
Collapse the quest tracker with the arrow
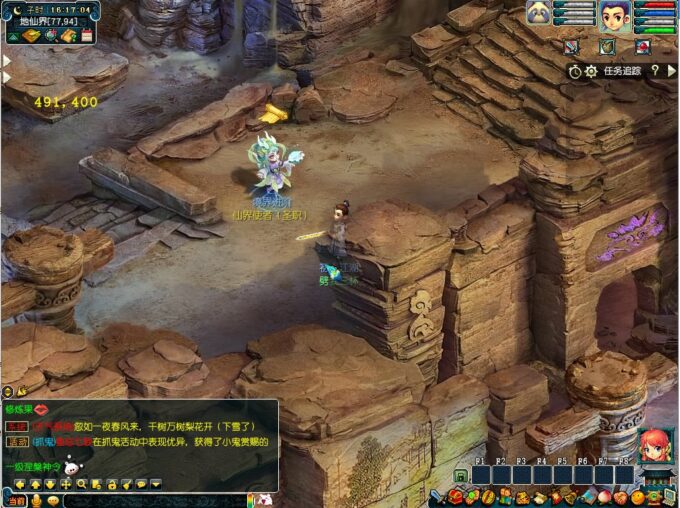(672, 71)
